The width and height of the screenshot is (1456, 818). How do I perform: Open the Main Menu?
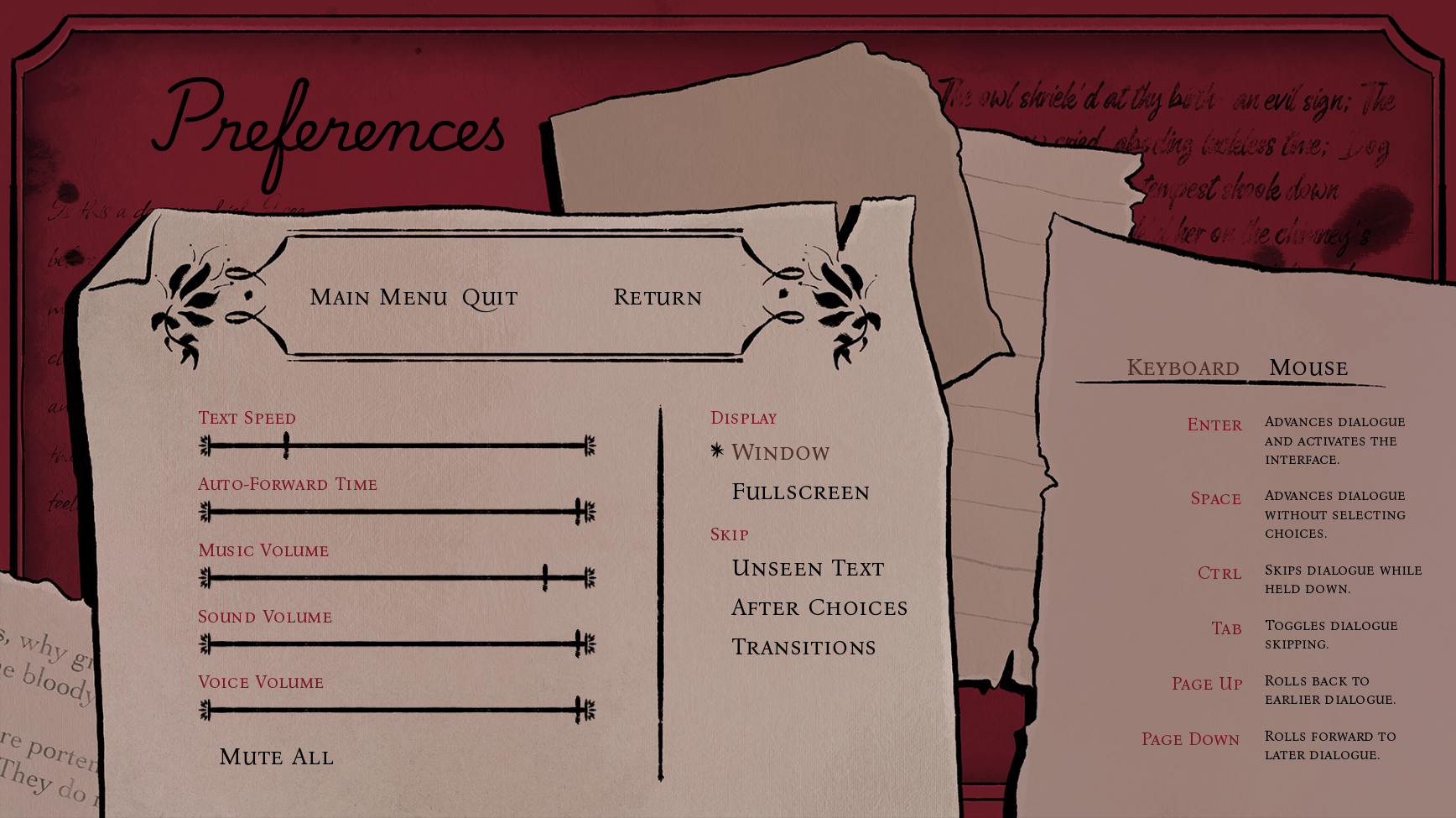point(382,296)
